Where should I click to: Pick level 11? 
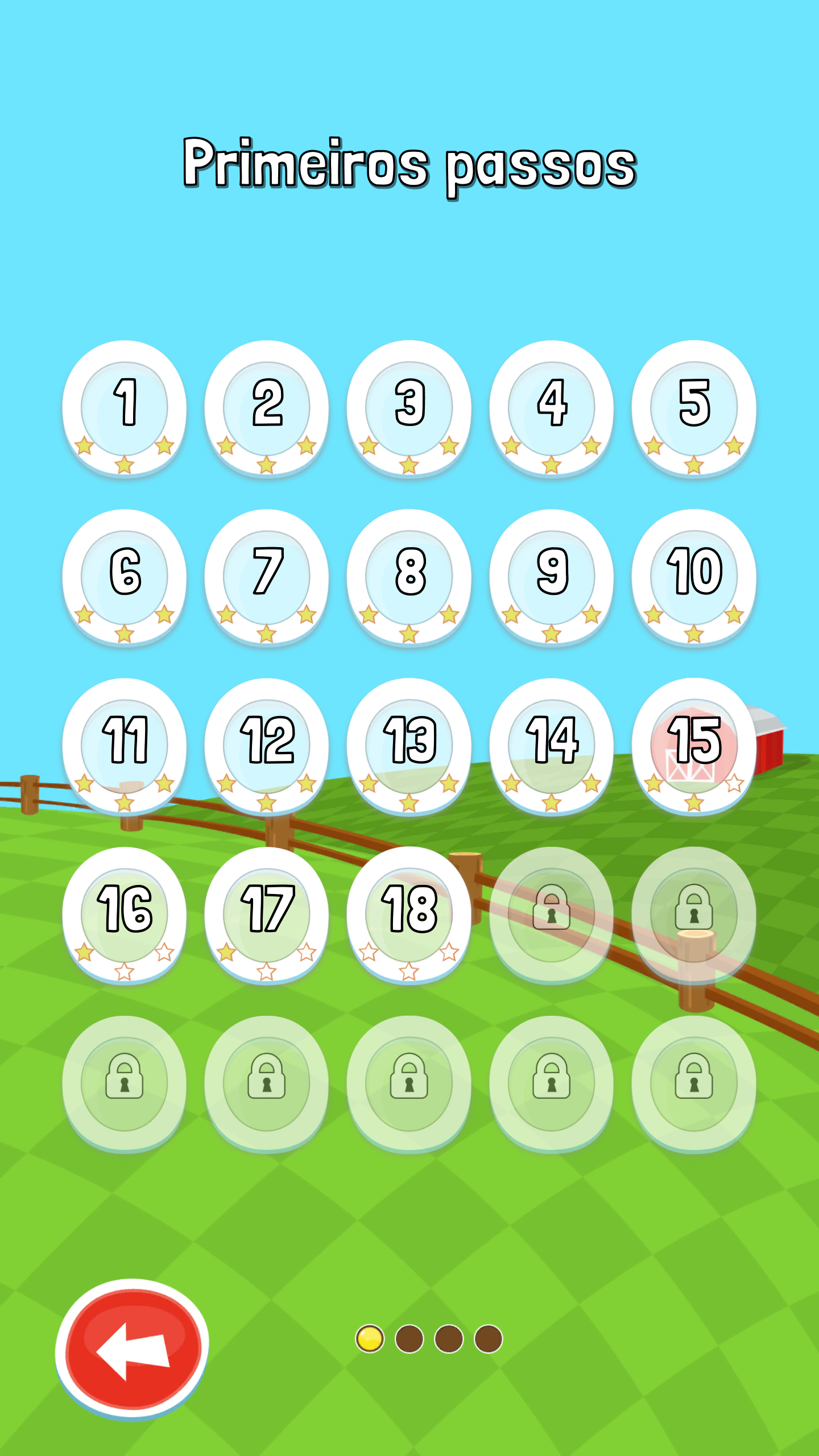pyautogui.click(x=125, y=745)
